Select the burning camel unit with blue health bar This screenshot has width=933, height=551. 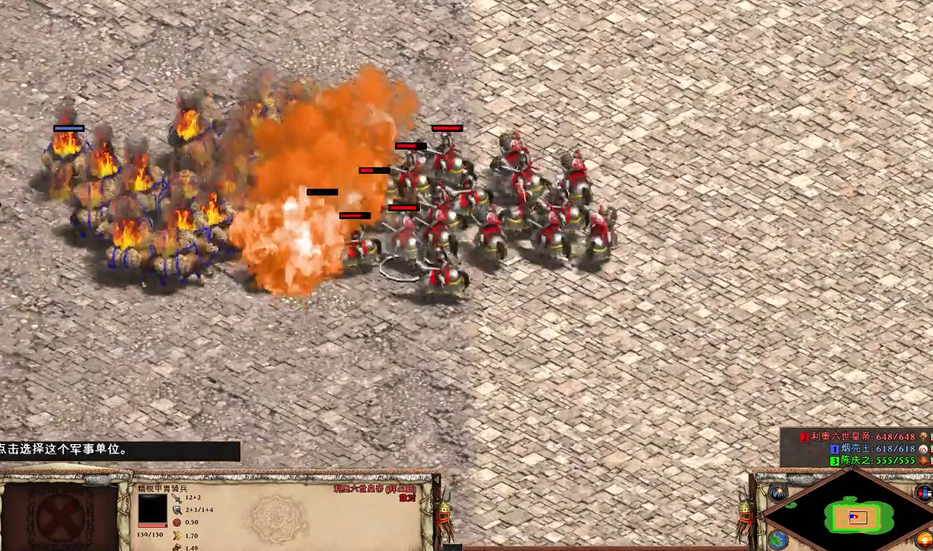click(x=66, y=150)
